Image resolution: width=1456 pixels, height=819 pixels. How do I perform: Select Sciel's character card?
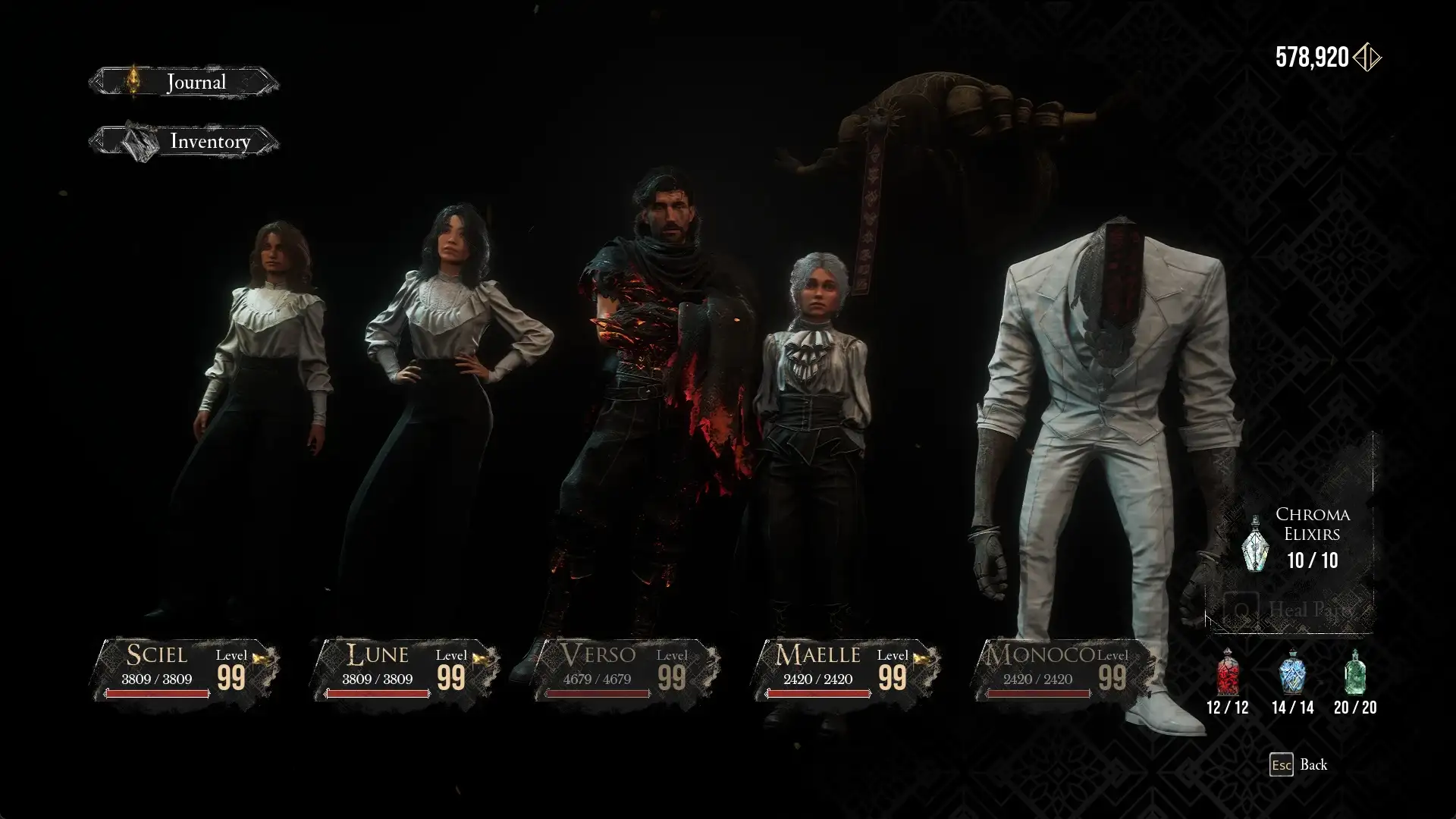point(186,670)
